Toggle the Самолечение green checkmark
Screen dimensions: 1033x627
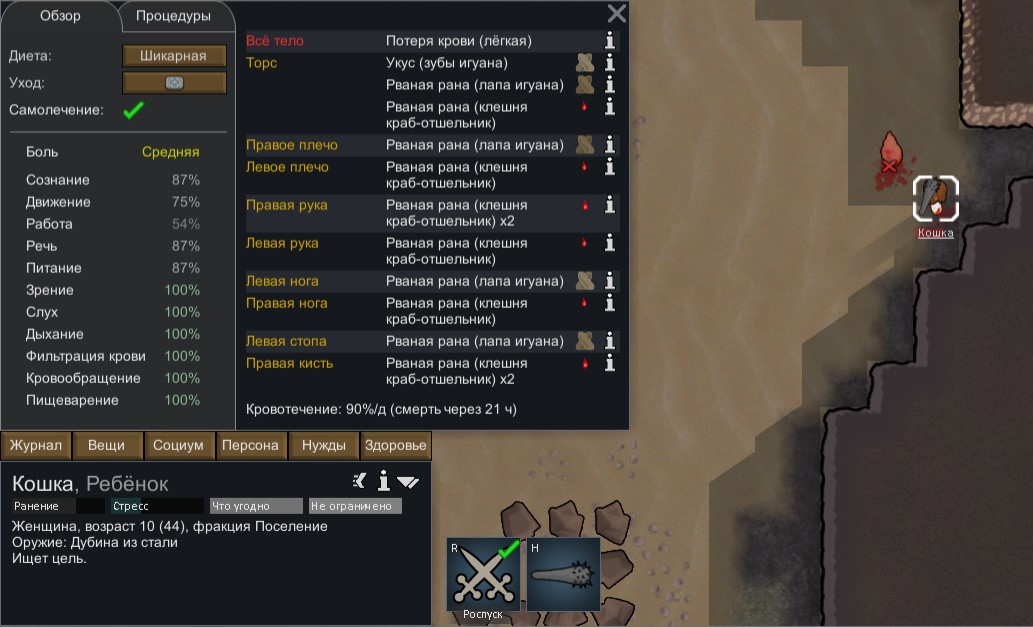(x=132, y=111)
